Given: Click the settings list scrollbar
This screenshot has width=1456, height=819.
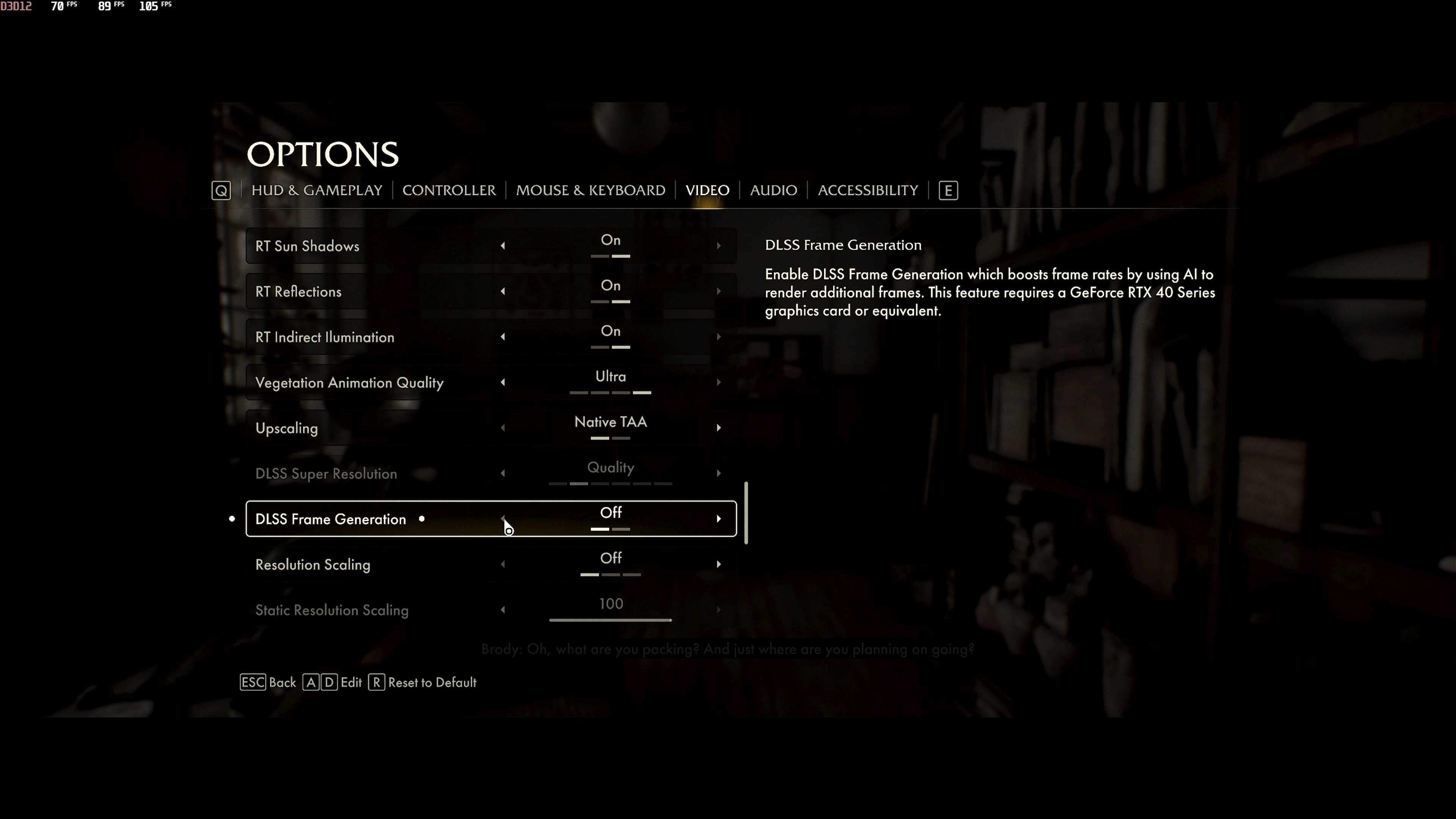Looking at the screenshot, I should coord(746,513).
